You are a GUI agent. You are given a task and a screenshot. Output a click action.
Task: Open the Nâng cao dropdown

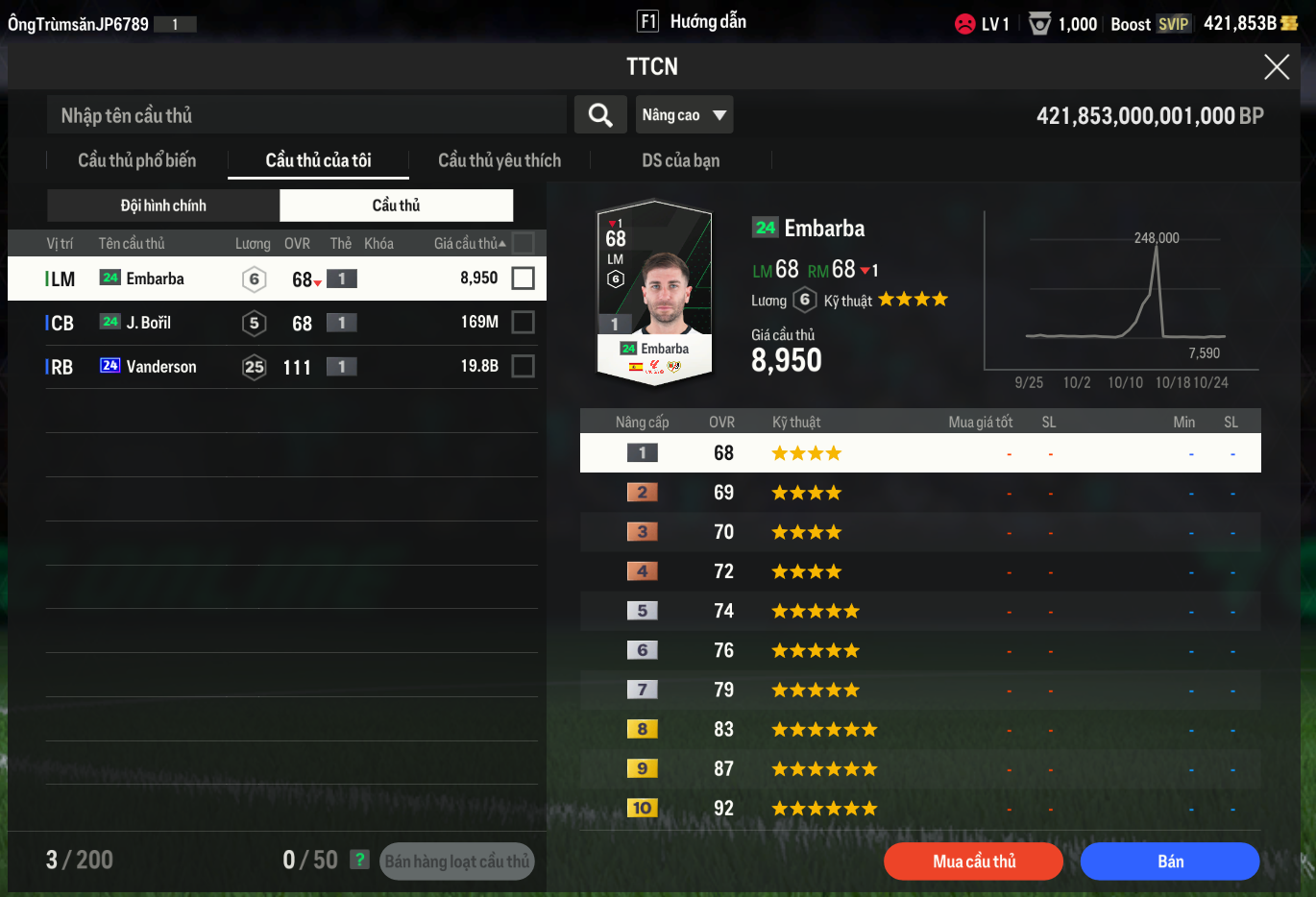coord(684,115)
